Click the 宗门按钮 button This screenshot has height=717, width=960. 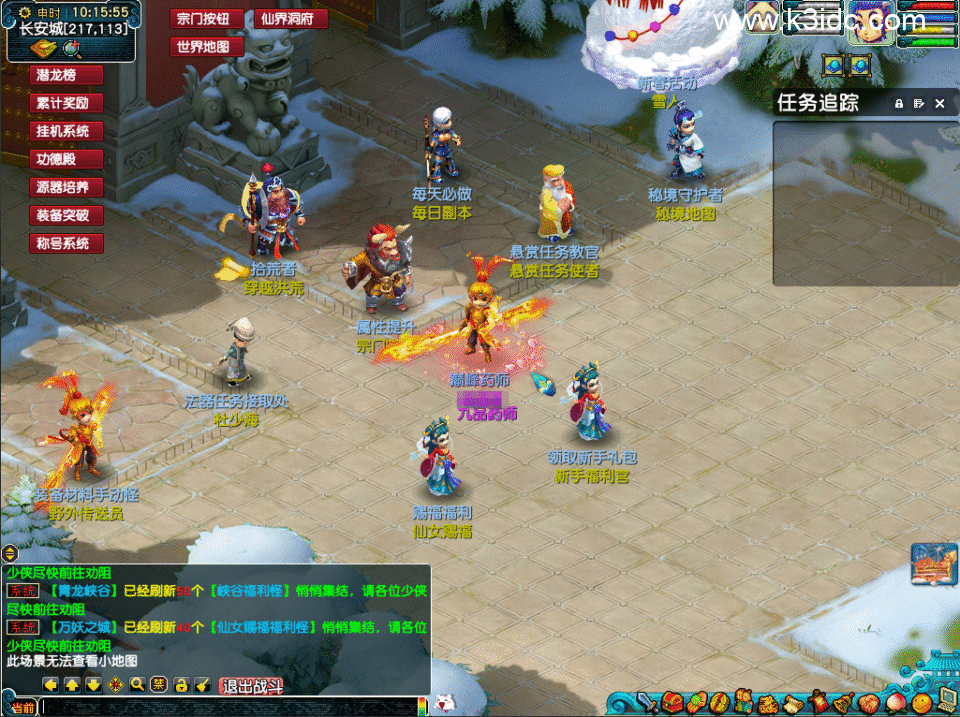[209, 19]
